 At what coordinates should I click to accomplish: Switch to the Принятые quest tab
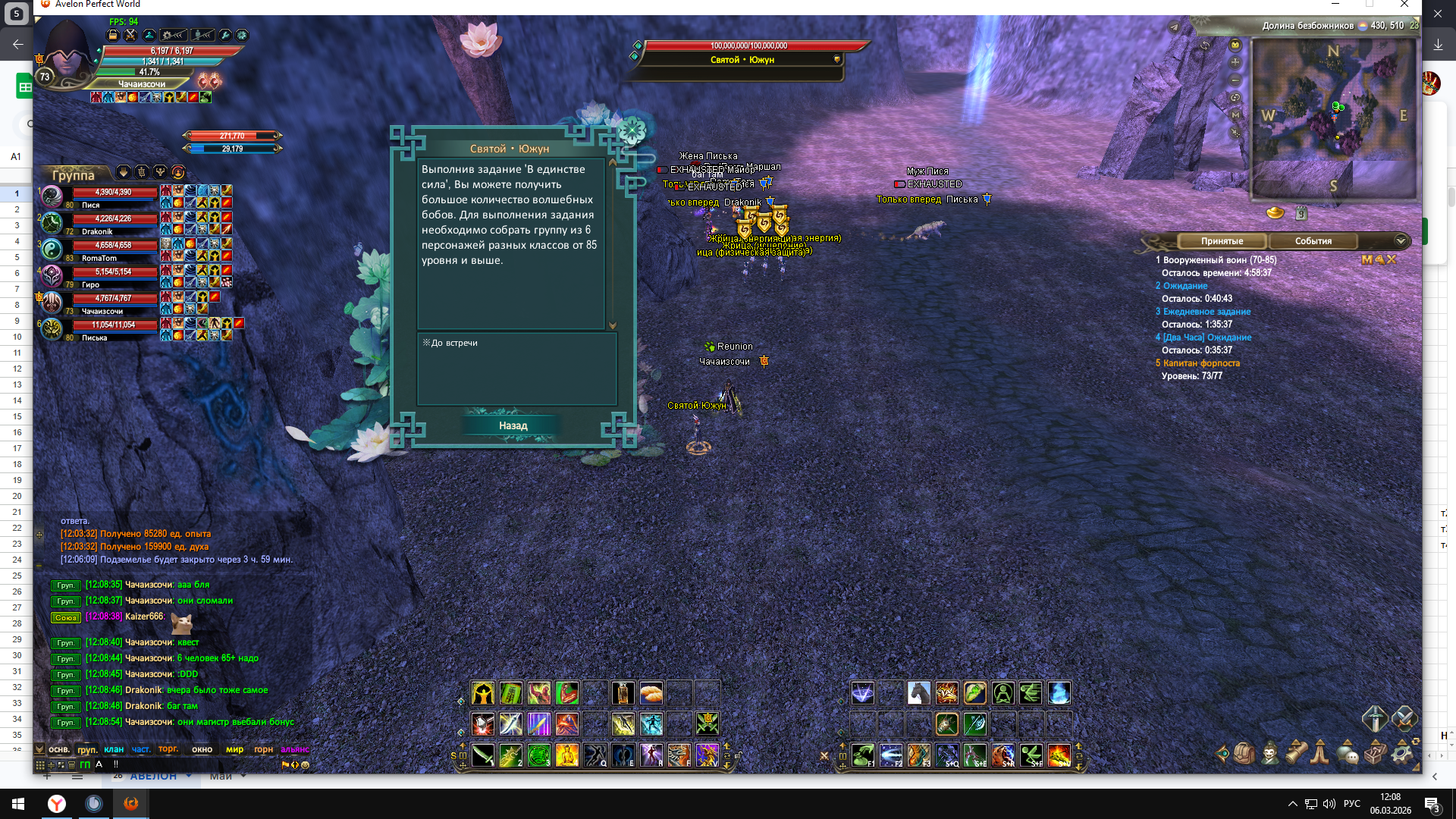(1222, 241)
